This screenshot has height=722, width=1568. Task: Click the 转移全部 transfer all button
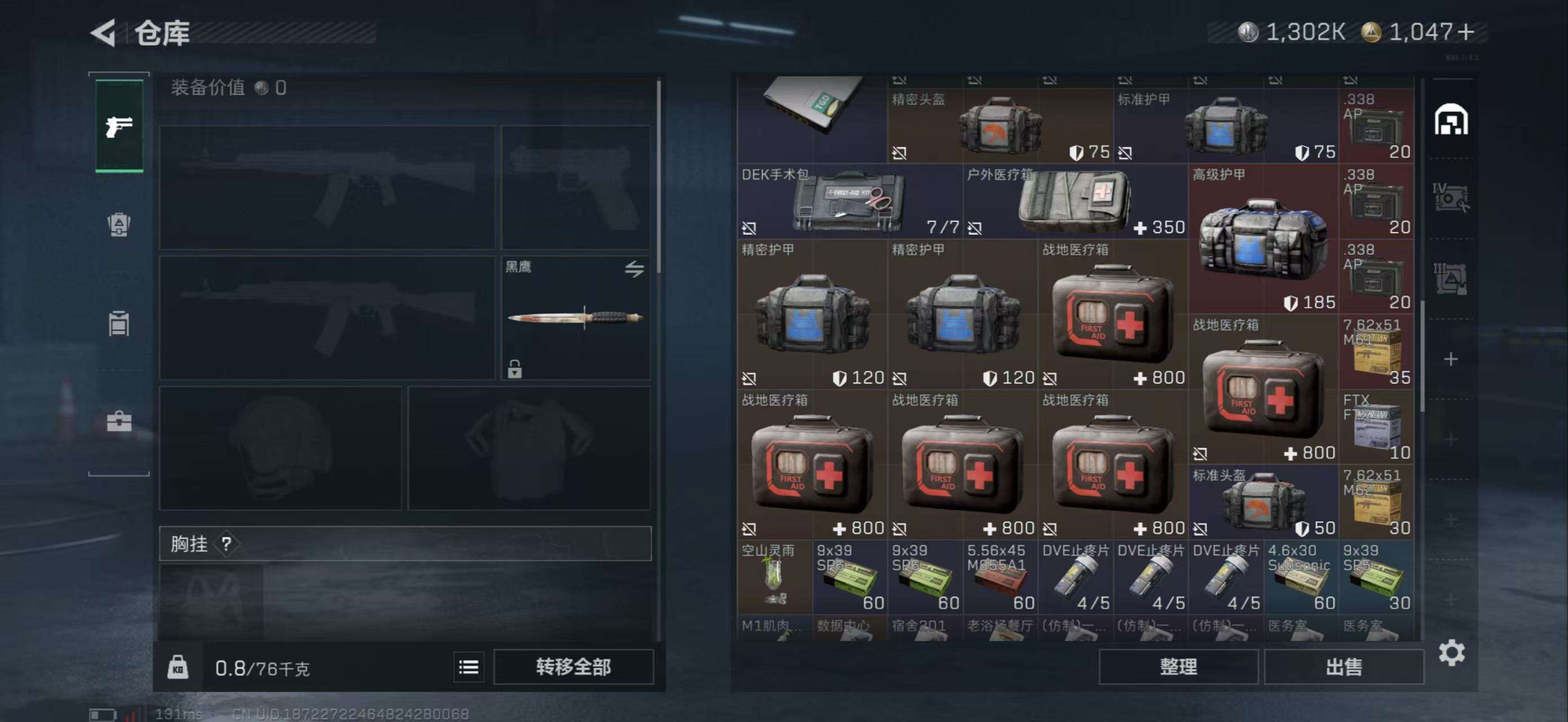tap(573, 667)
